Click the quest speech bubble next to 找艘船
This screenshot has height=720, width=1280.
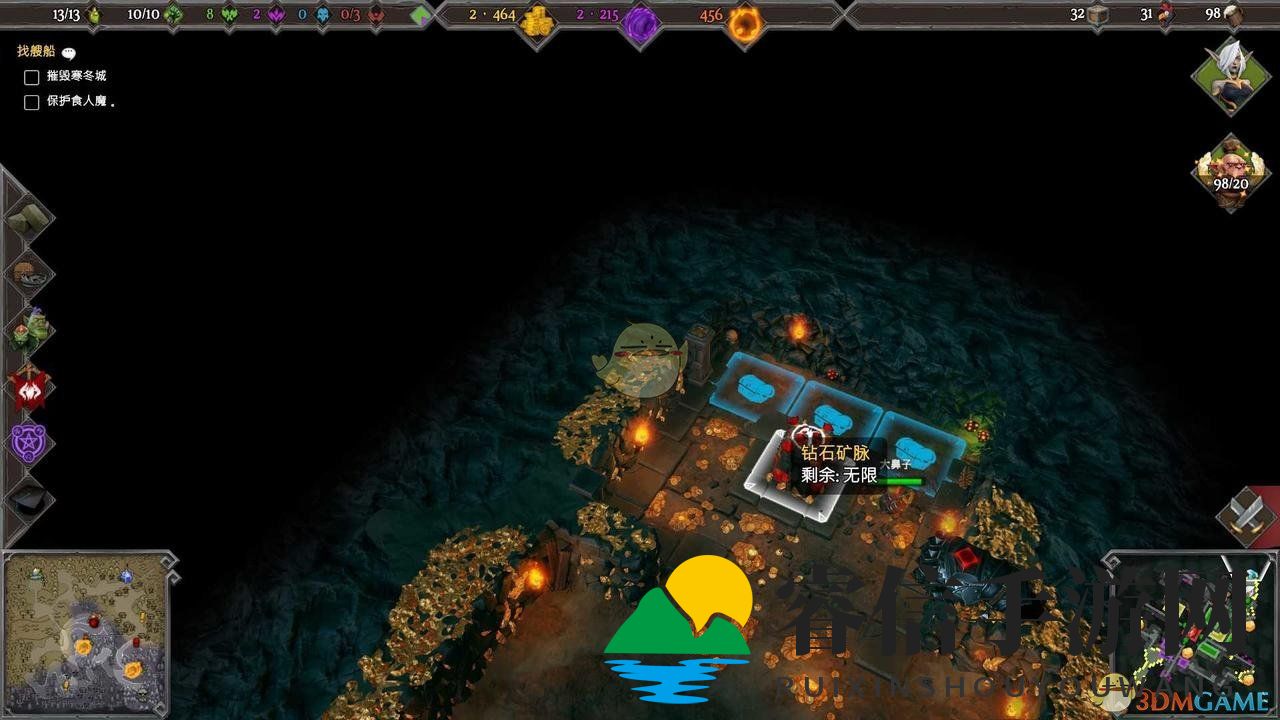[69, 53]
